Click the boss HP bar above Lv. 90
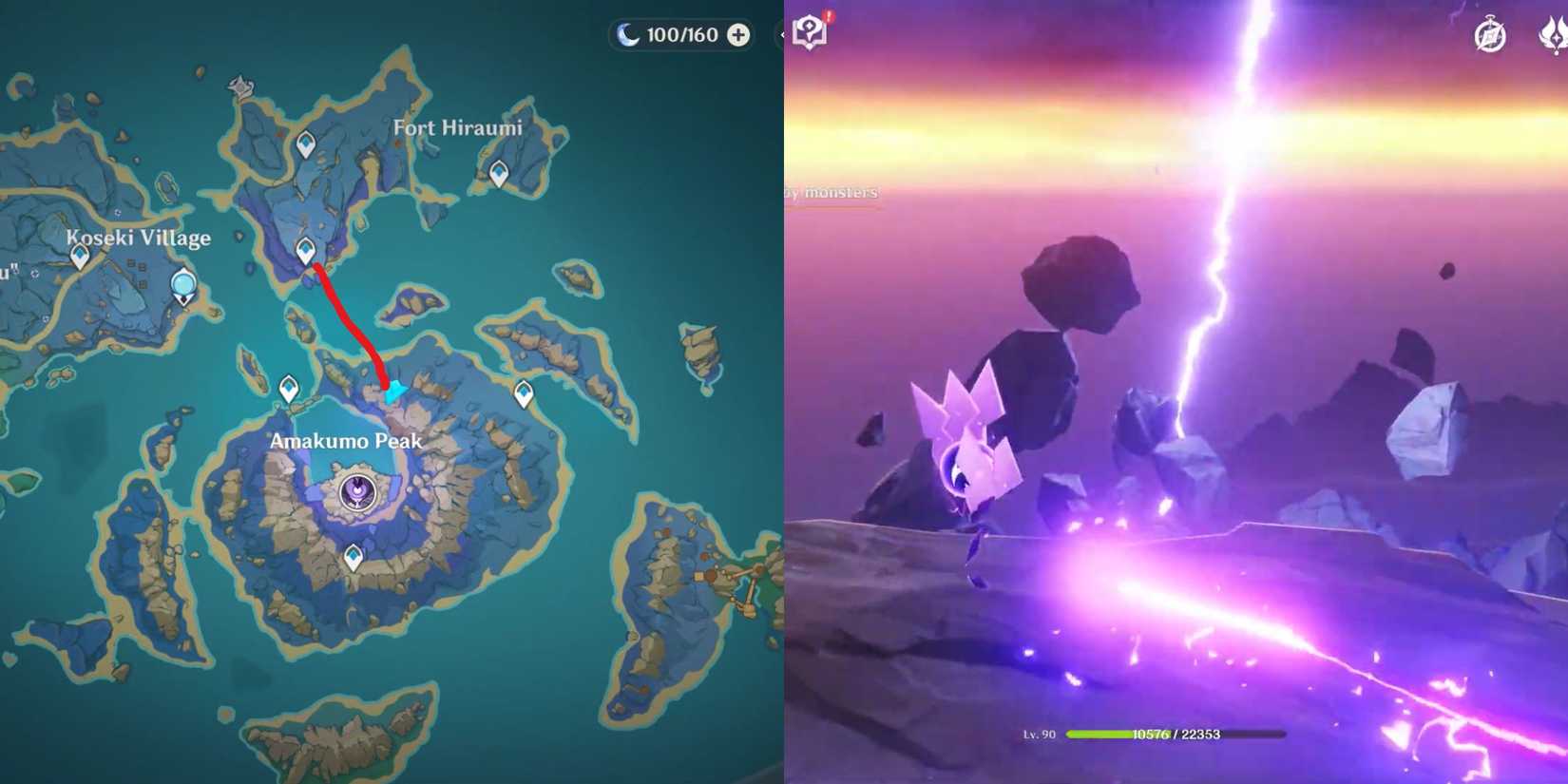Image resolution: width=1568 pixels, height=784 pixels. click(1177, 733)
